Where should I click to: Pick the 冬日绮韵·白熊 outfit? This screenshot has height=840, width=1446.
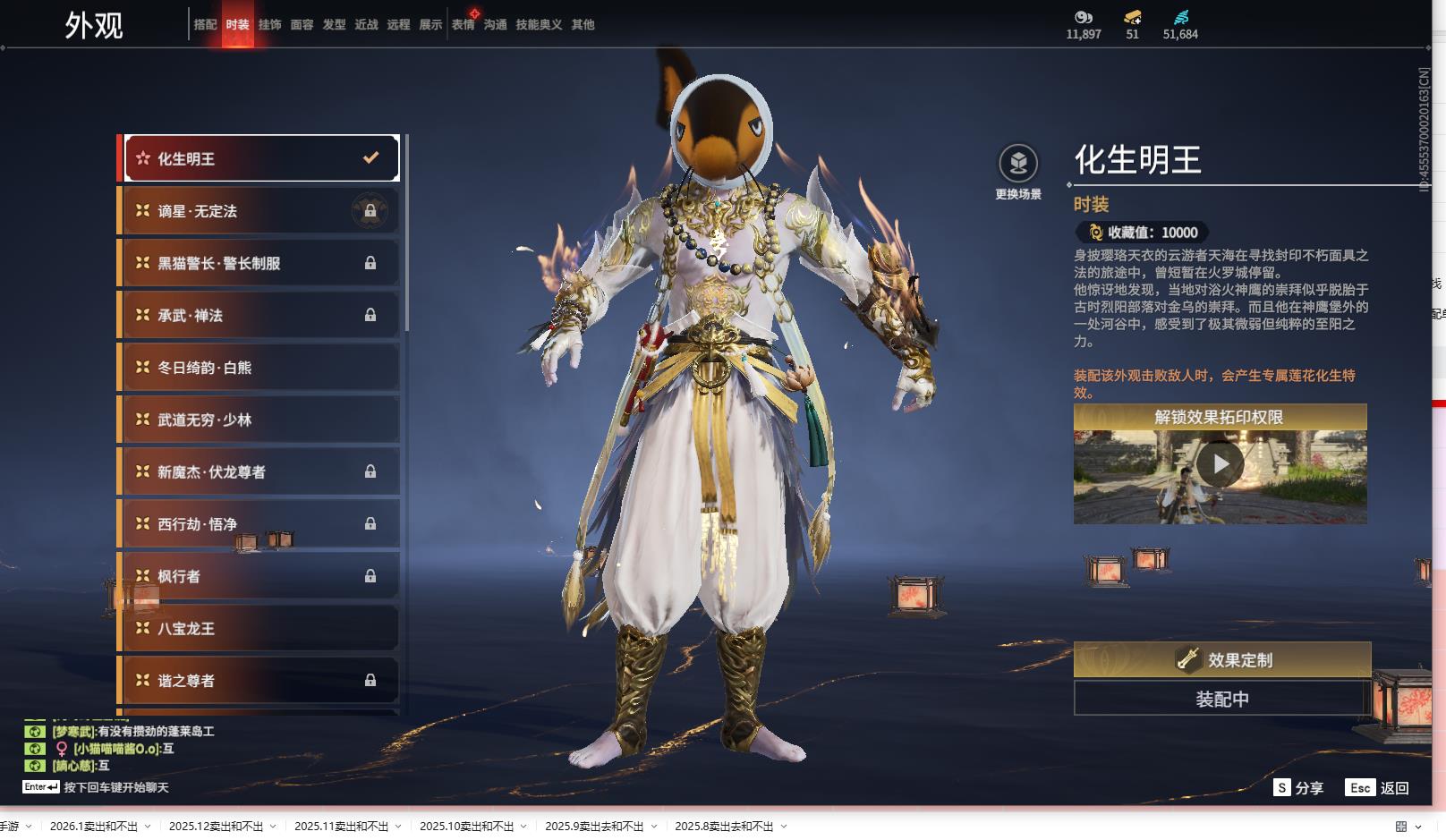[259, 368]
